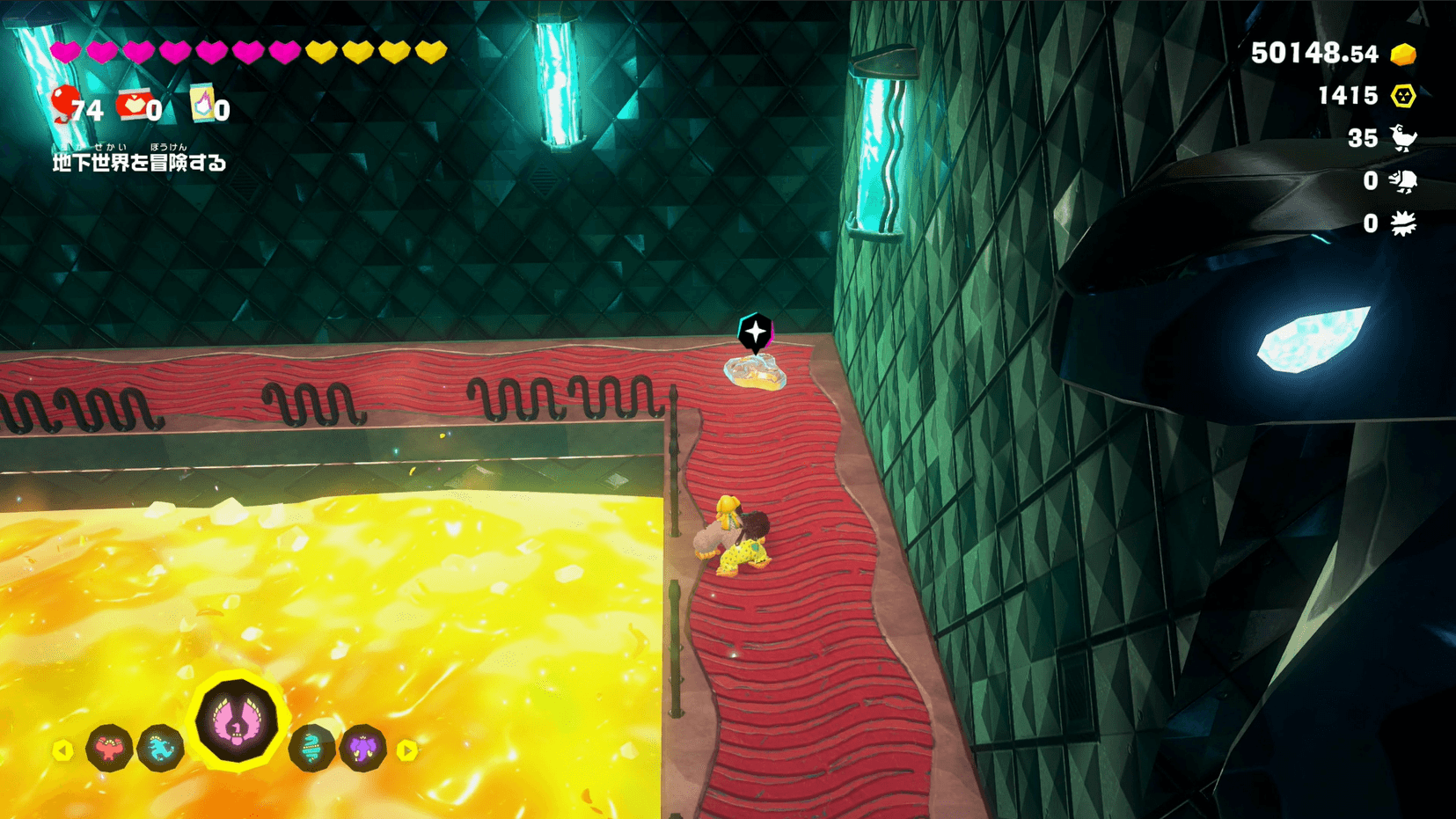Choose the cyan Zebra Bananza transformation icon
Image resolution: width=1456 pixels, height=819 pixels.
161,749
